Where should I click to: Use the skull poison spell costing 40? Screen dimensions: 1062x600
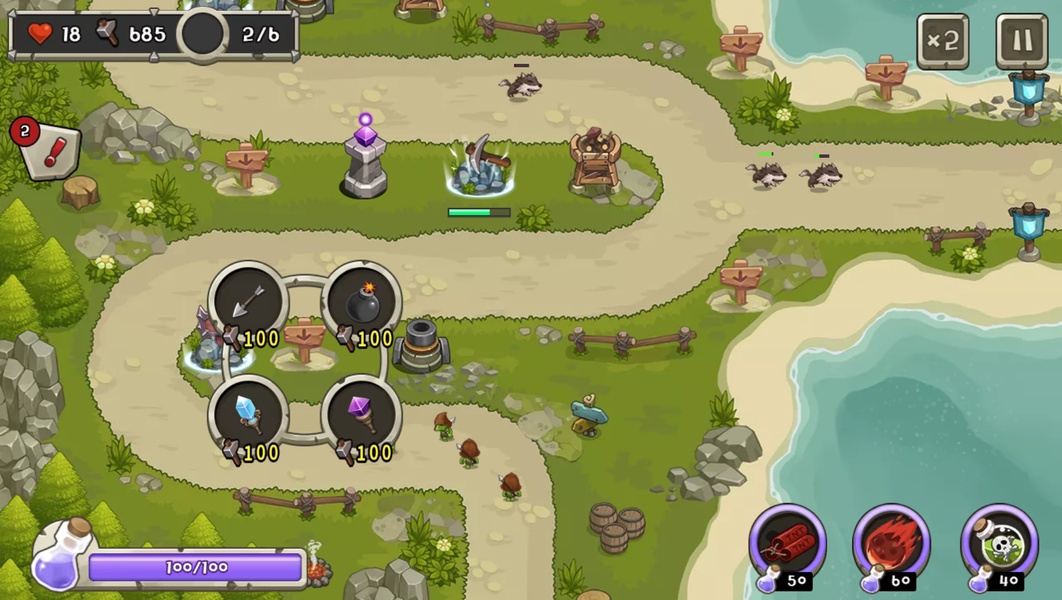coord(998,544)
